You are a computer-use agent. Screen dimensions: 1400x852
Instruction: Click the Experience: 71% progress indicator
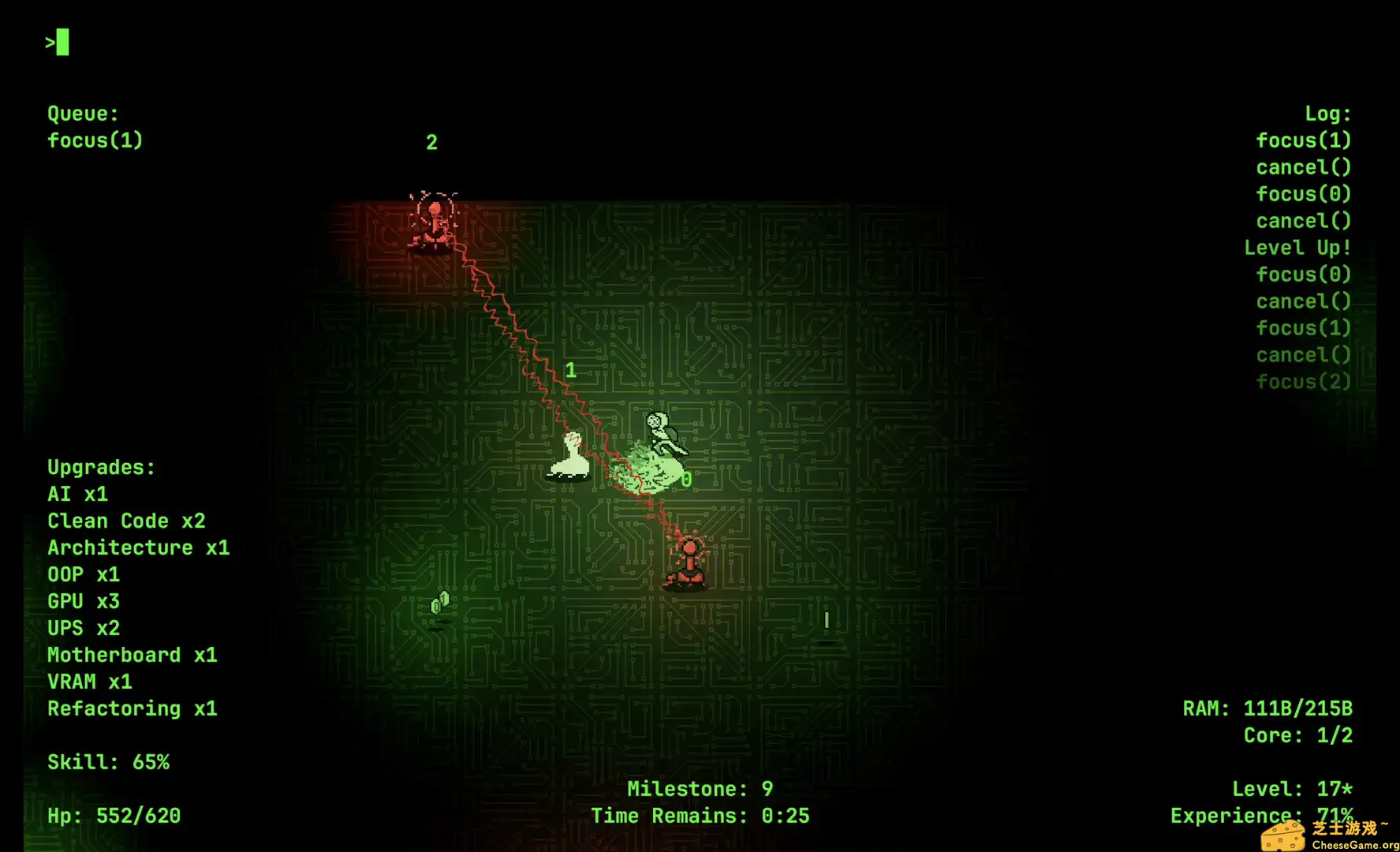click(1260, 815)
